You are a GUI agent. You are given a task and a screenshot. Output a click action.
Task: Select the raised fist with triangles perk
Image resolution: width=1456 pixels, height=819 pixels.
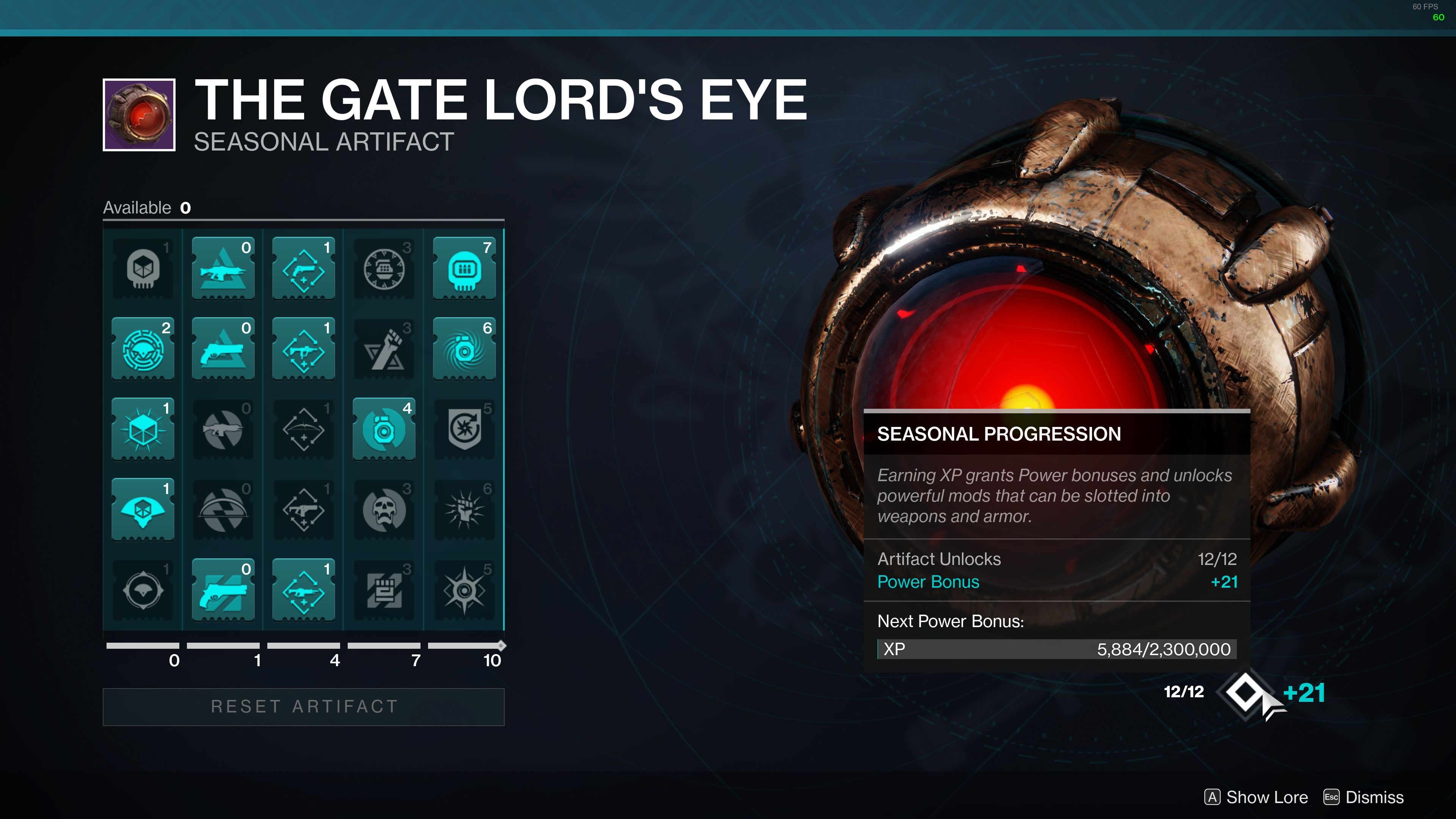pos(384,349)
